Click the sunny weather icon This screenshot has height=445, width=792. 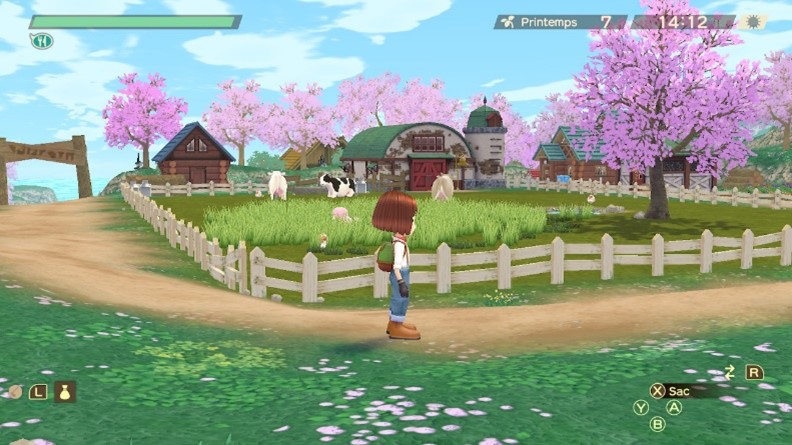click(x=752, y=21)
